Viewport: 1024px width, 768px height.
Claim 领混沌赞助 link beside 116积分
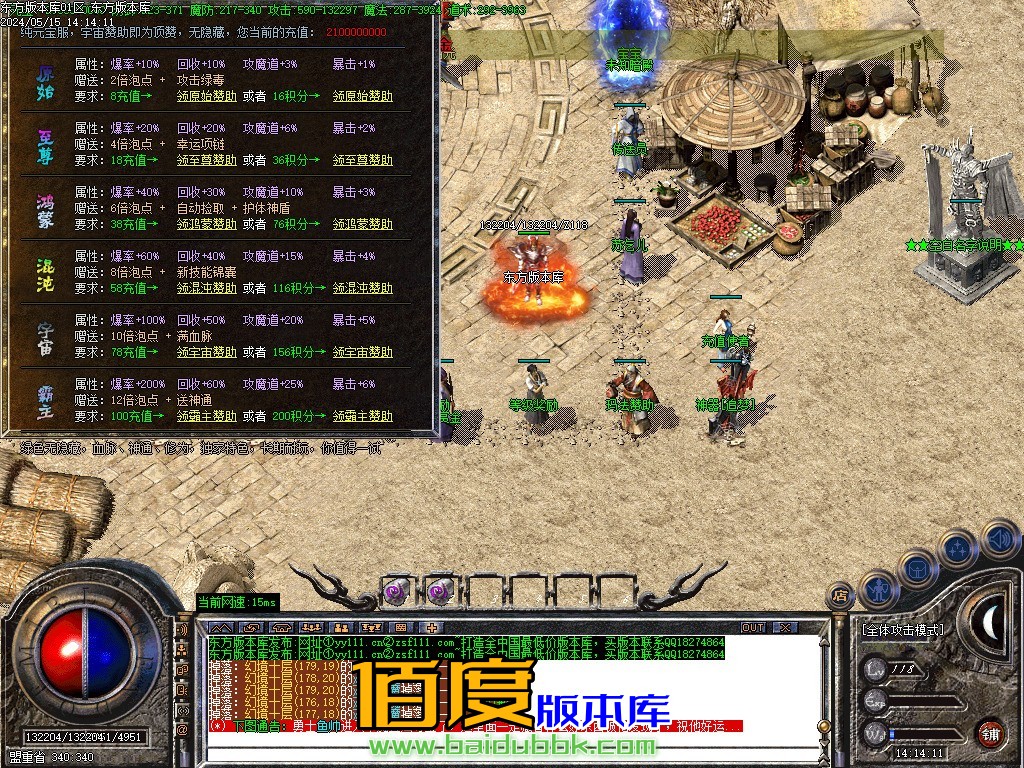tap(362, 288)
